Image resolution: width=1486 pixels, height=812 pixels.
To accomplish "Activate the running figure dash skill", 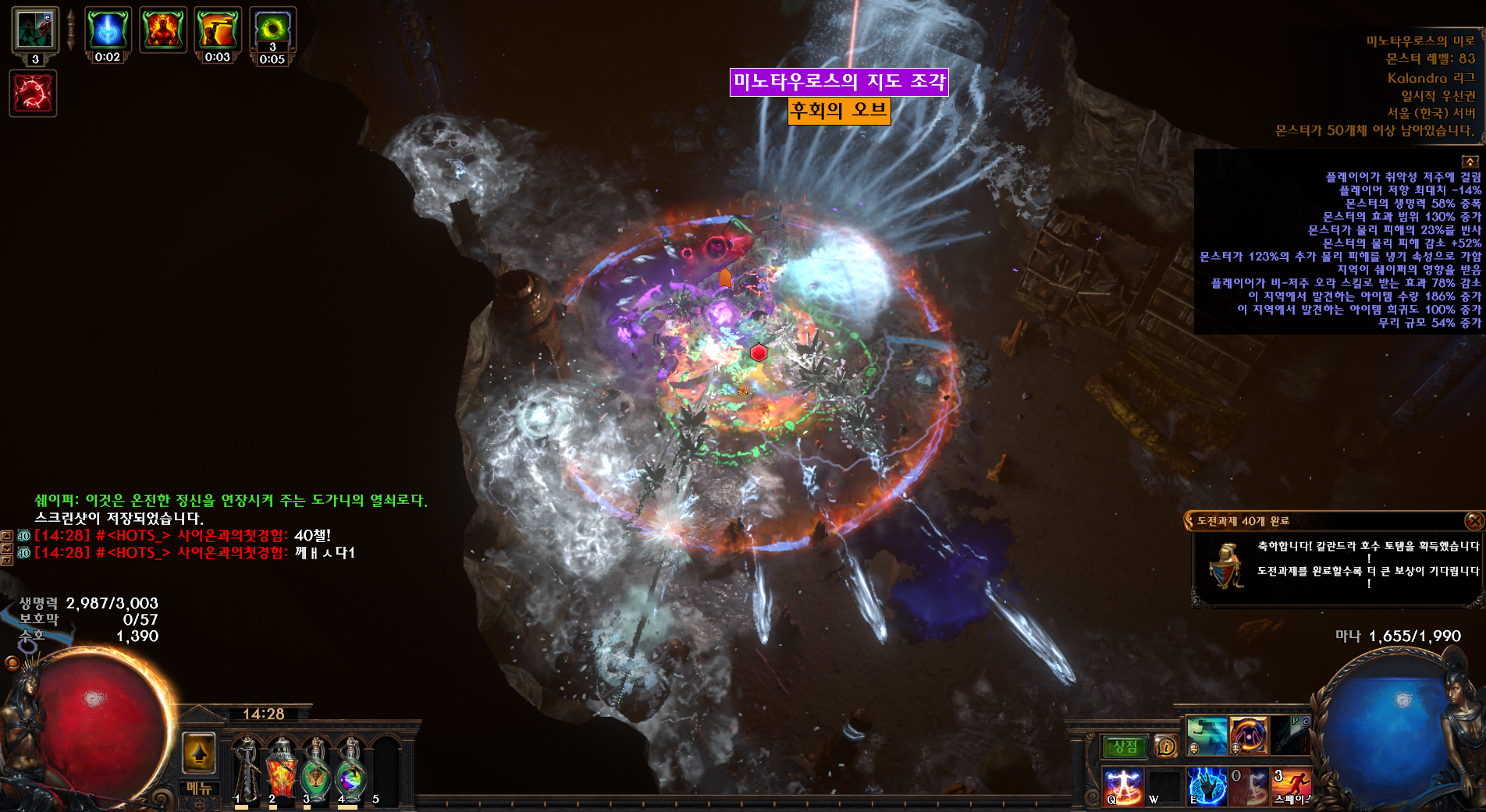I will (x=1292, y=785).
